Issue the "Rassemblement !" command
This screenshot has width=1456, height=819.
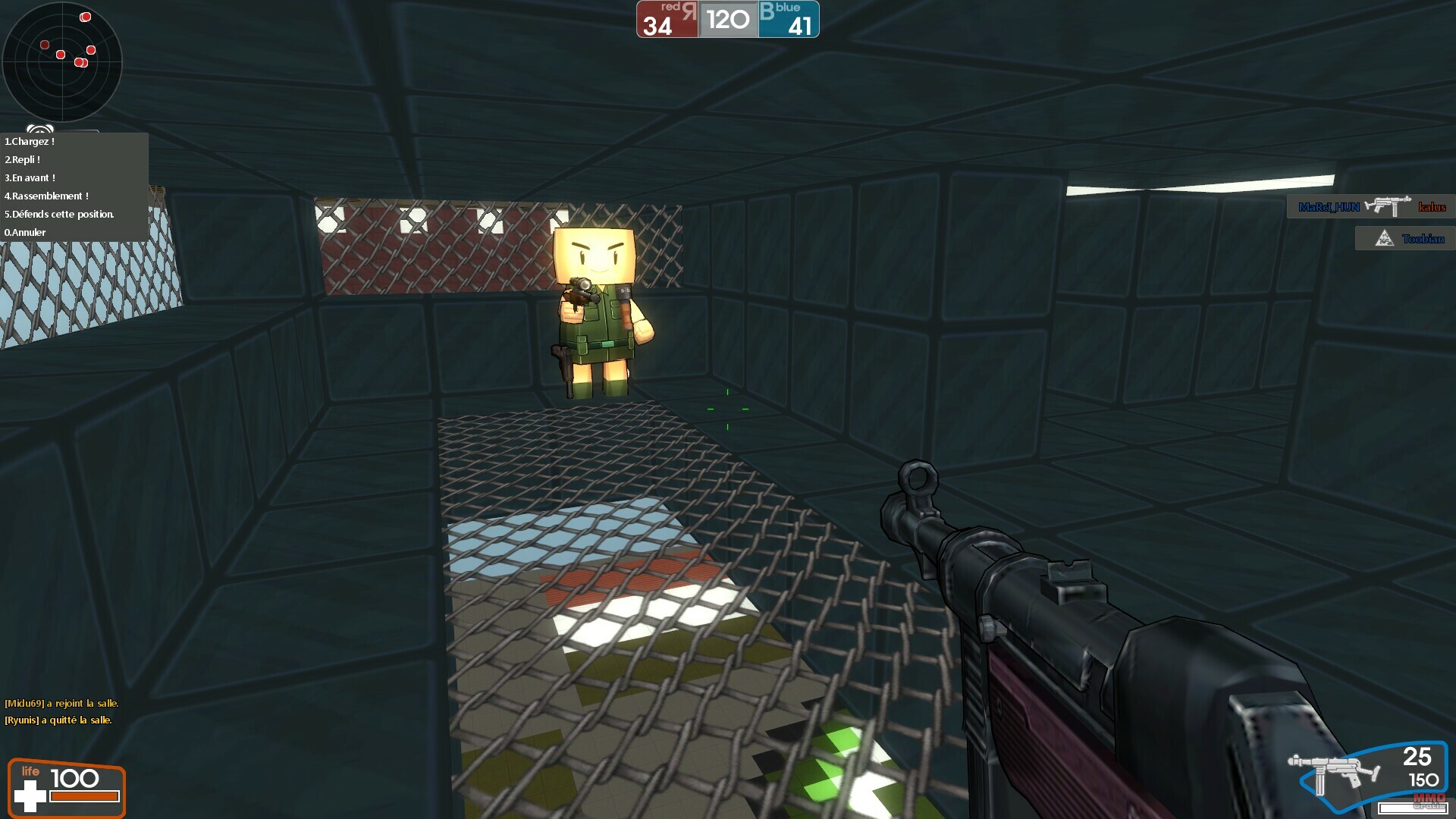pyautogui.click(x=47, y=196)
